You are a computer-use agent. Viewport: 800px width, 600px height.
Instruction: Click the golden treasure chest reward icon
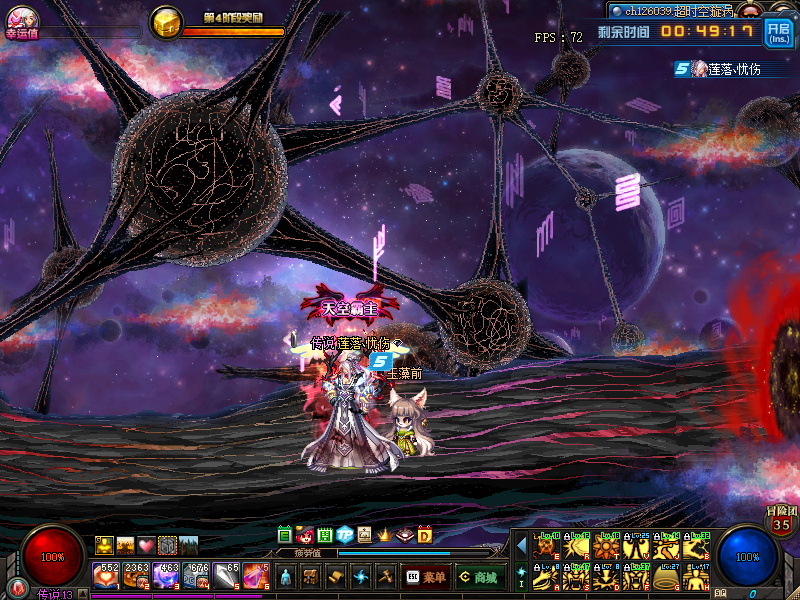(165, 22)
